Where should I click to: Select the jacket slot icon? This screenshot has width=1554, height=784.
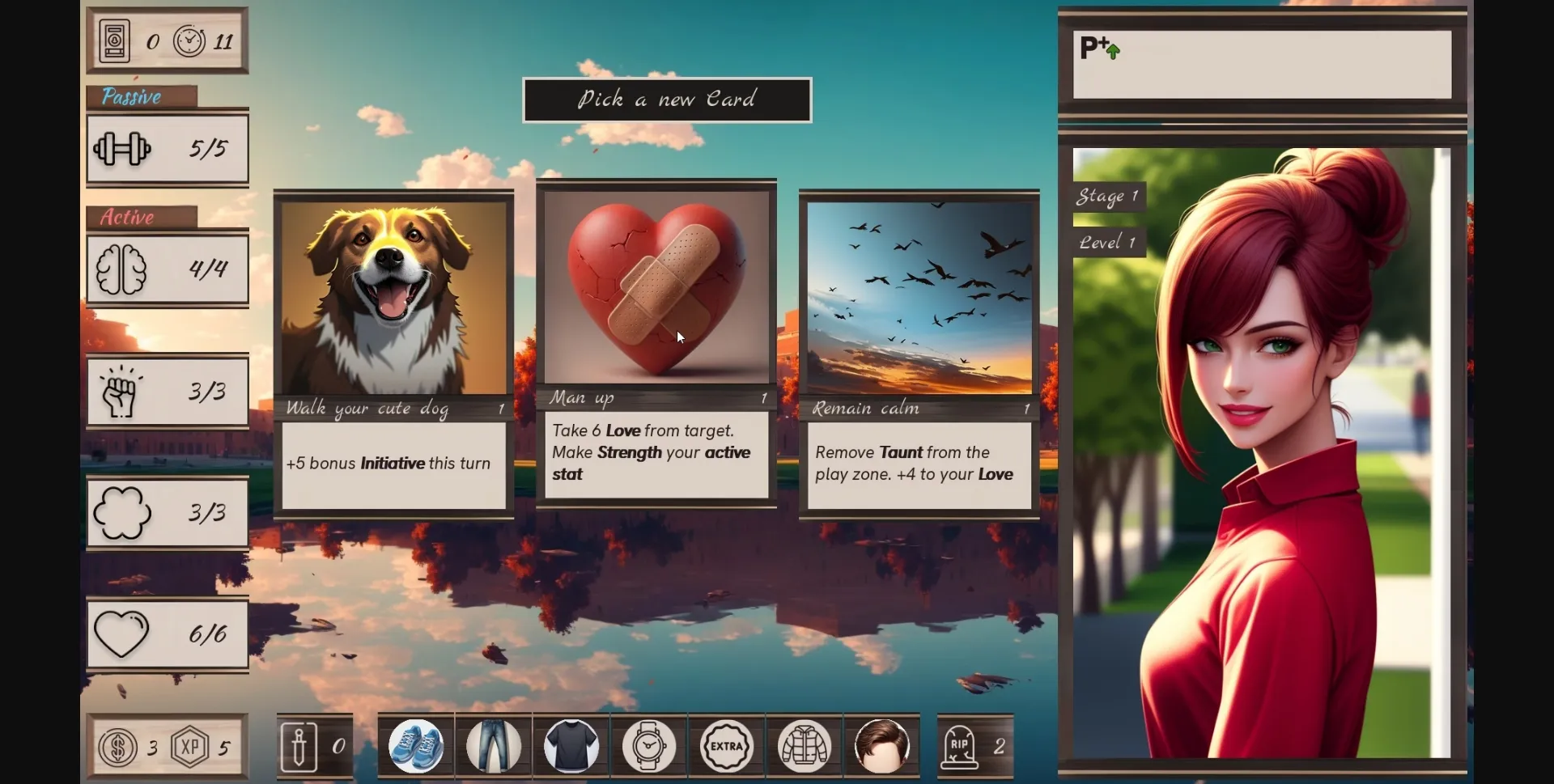[804, 745]
